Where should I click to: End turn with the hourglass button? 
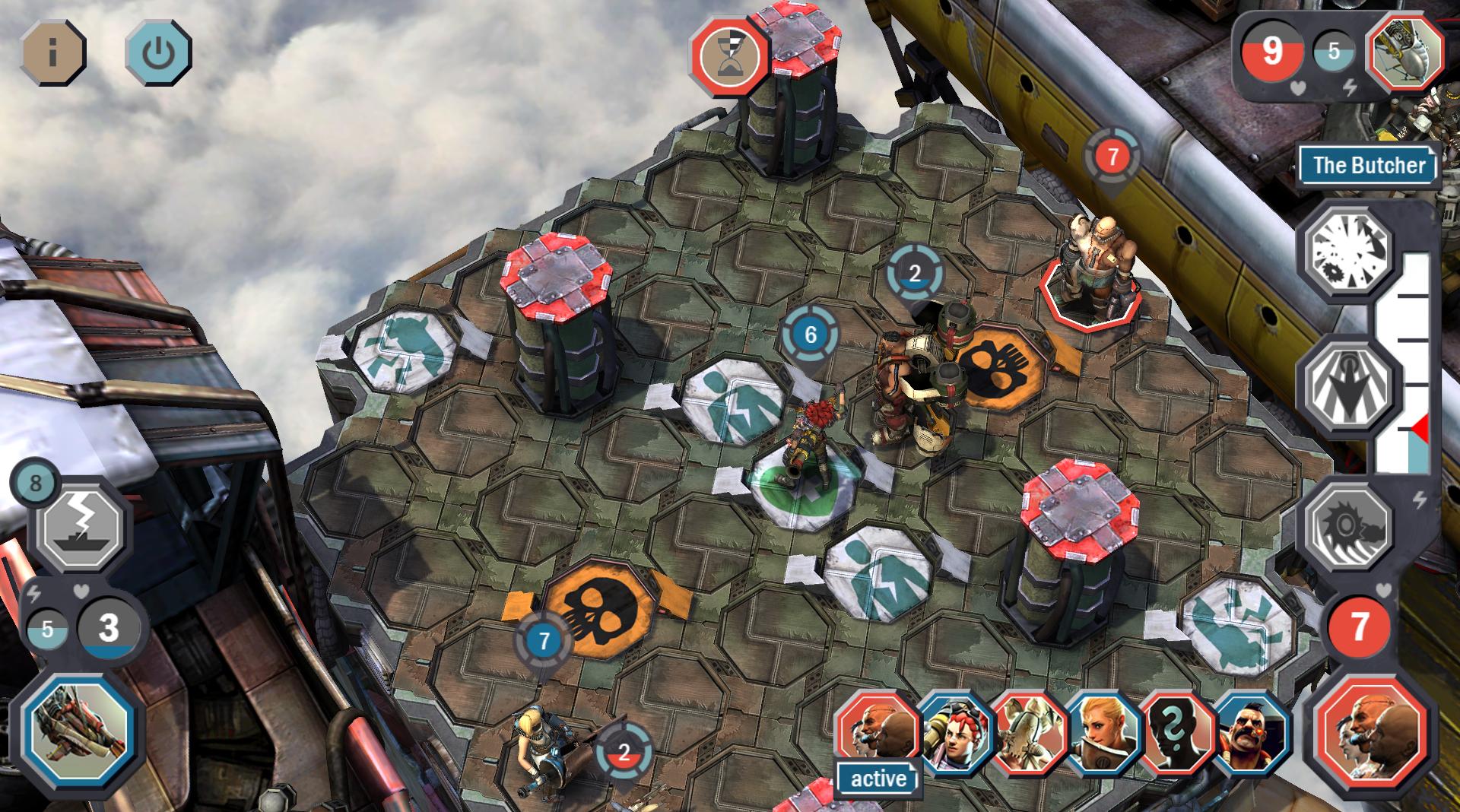click(729, 55)
